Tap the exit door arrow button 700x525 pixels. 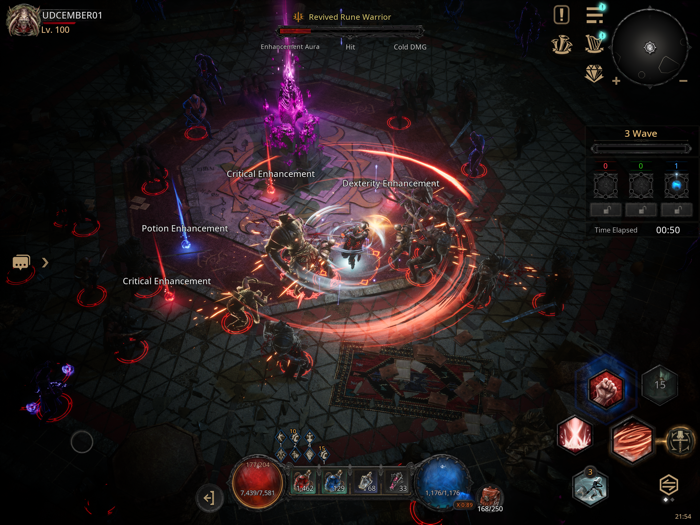[x=209, y=497]
